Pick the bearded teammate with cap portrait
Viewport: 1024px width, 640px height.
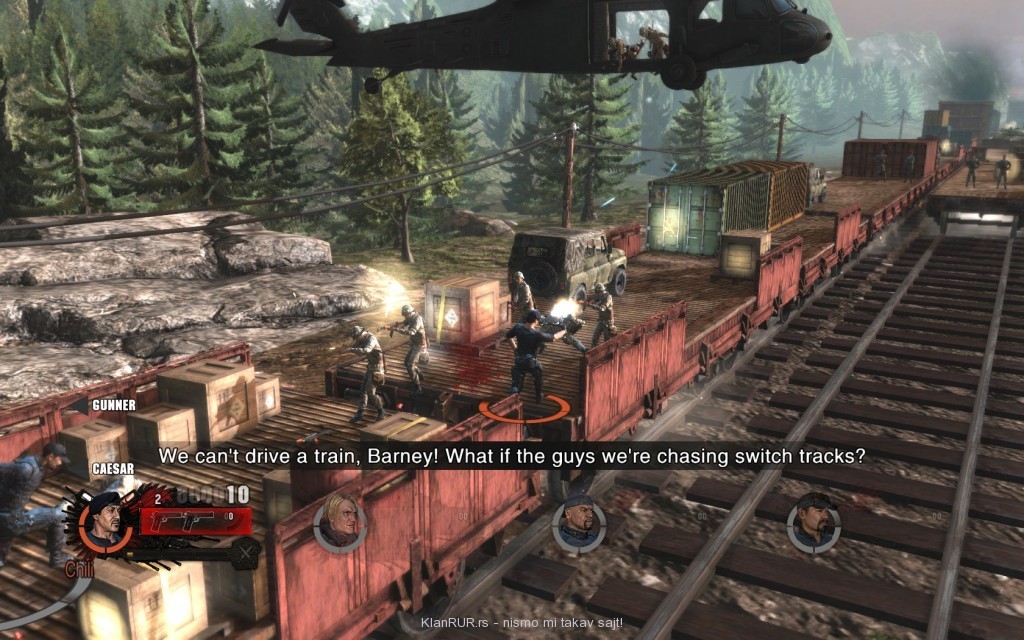(813, 521)
